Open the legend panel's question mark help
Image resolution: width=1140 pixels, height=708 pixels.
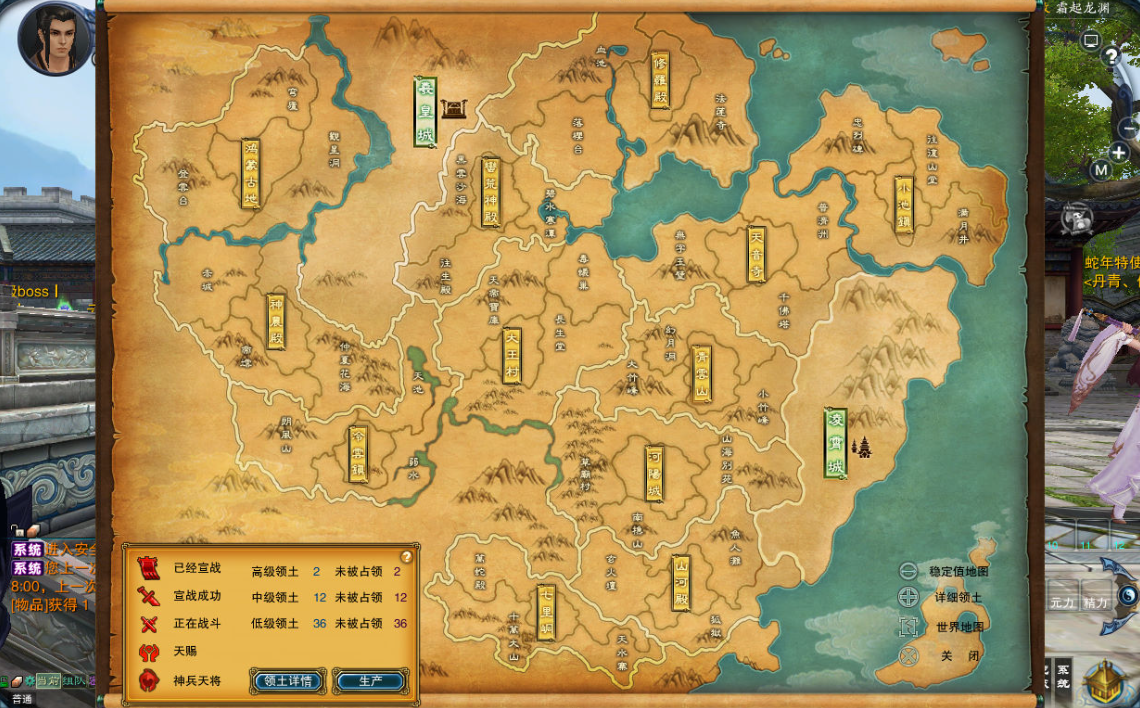pyautogui.click(x=406, y=557)
